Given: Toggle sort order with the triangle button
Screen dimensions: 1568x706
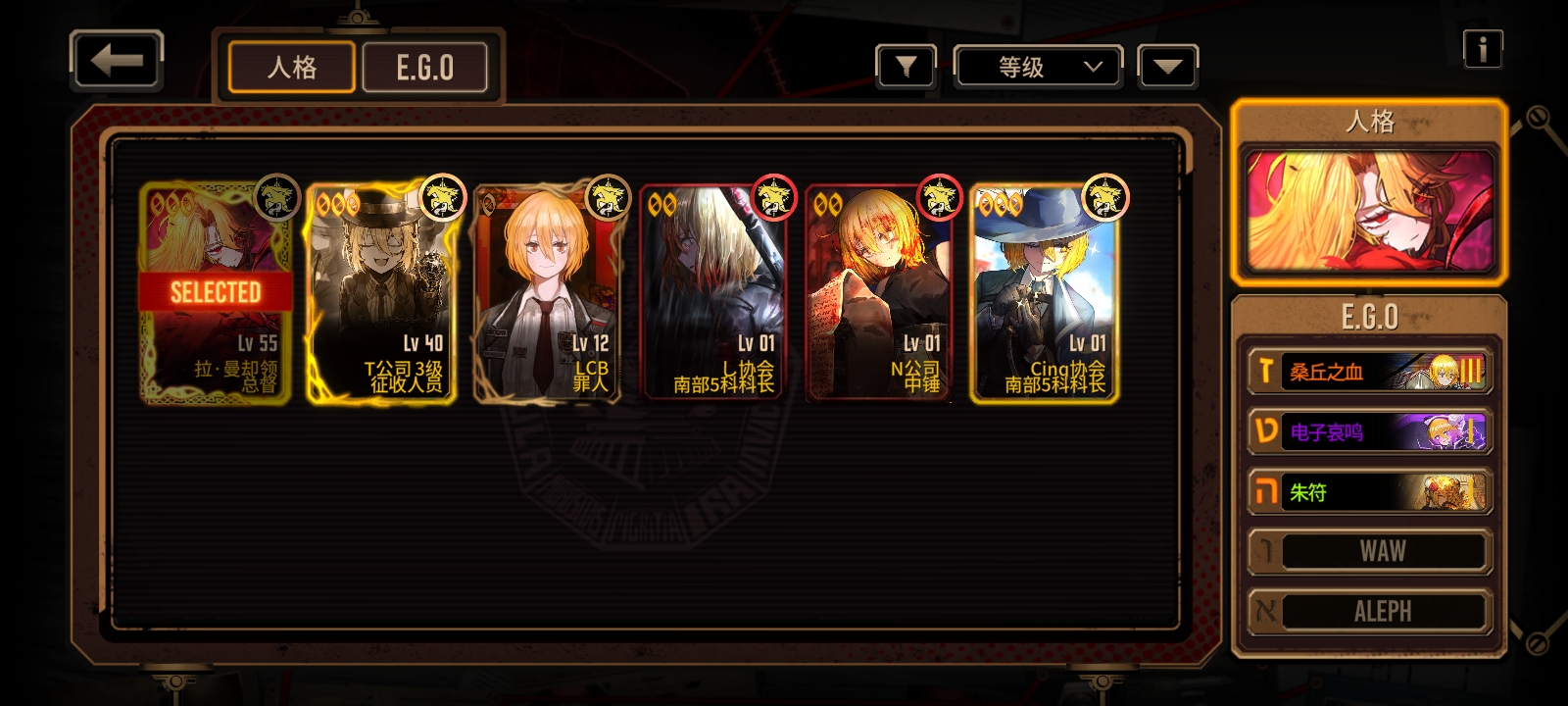Looking at the screenshot, I should coord(1167,67).
